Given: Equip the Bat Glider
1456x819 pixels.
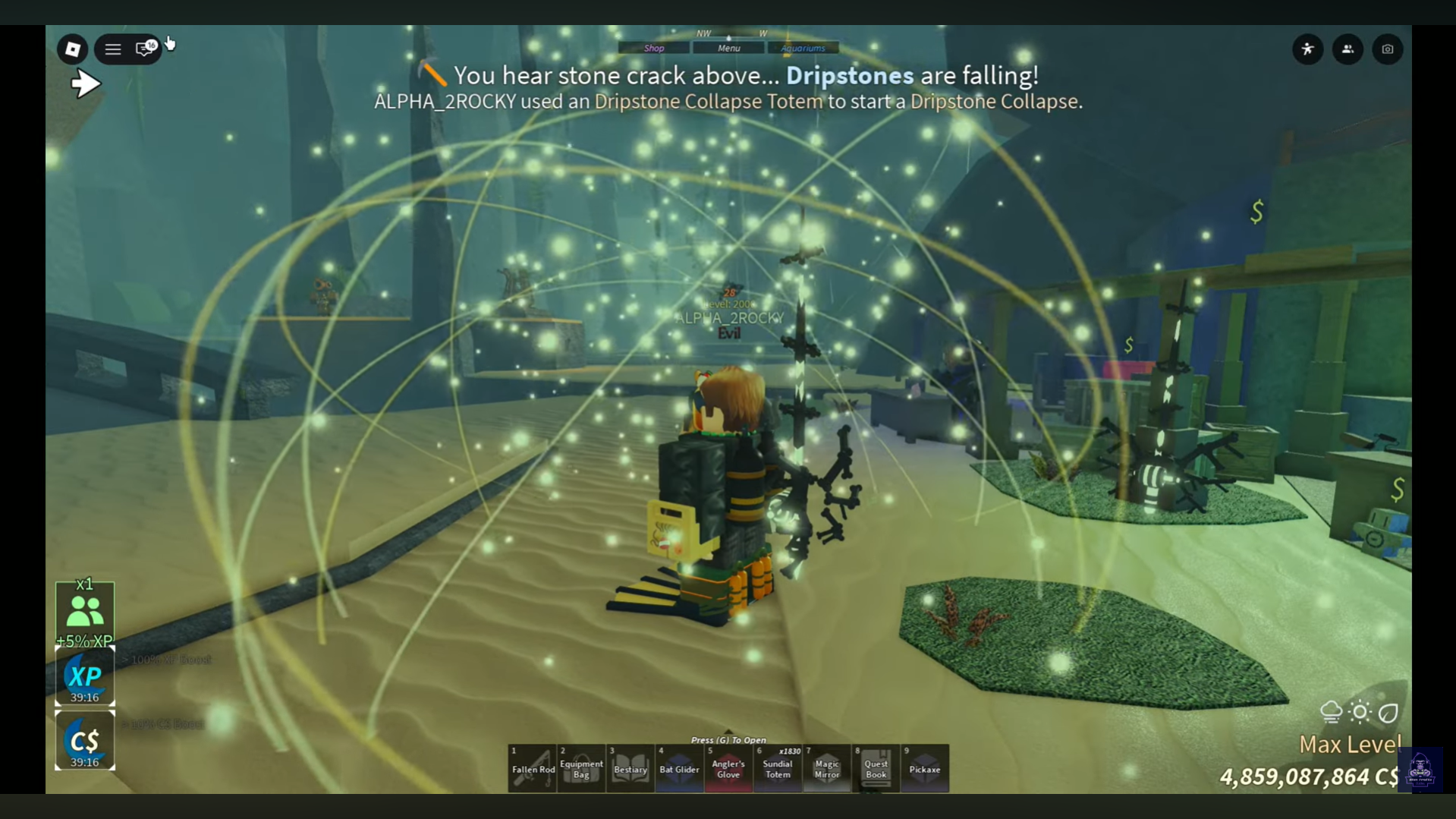Looking at the screenshot, I should pos(679,768).
